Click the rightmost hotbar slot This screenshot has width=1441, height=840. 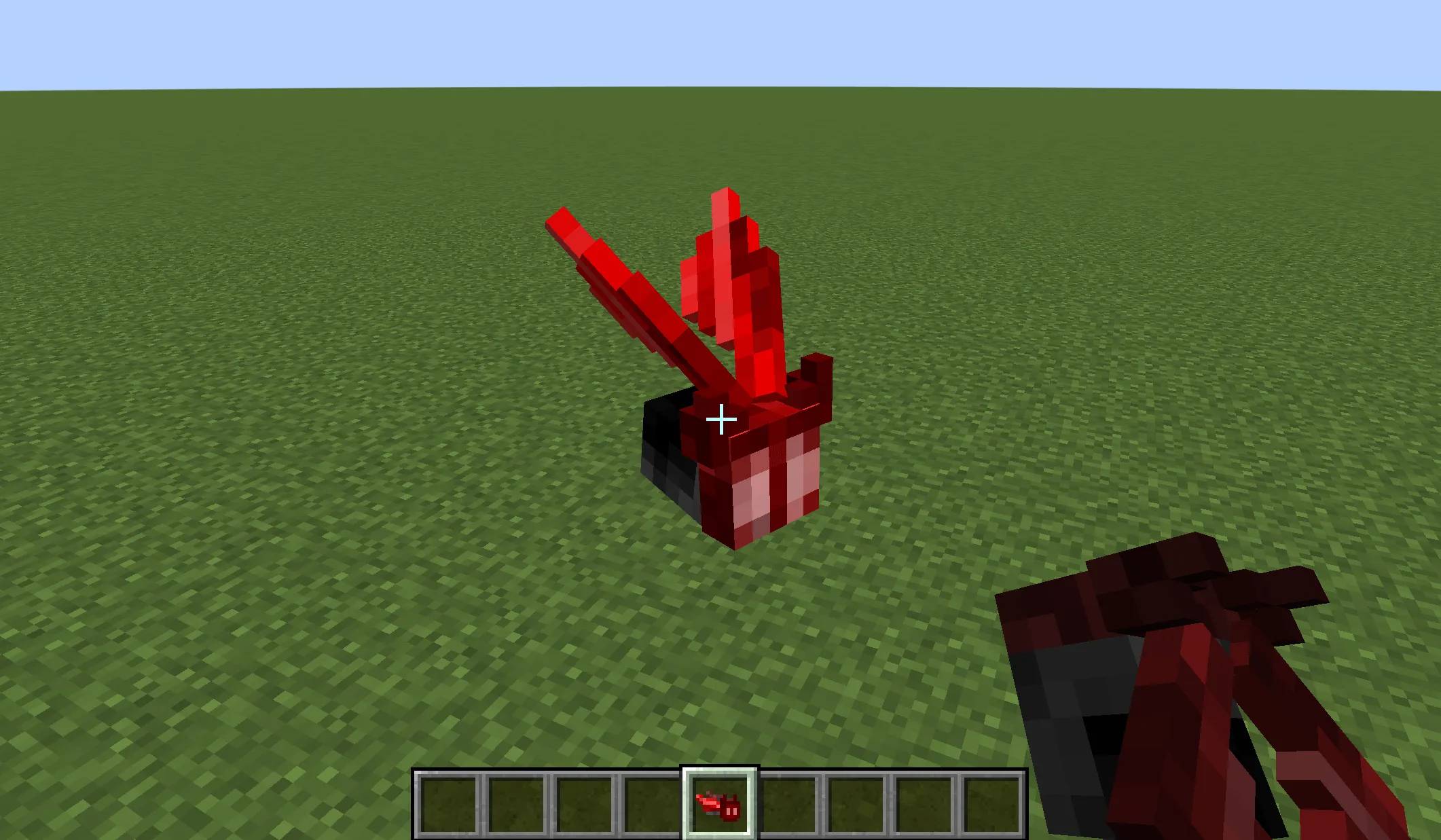[x=991, y=805]
